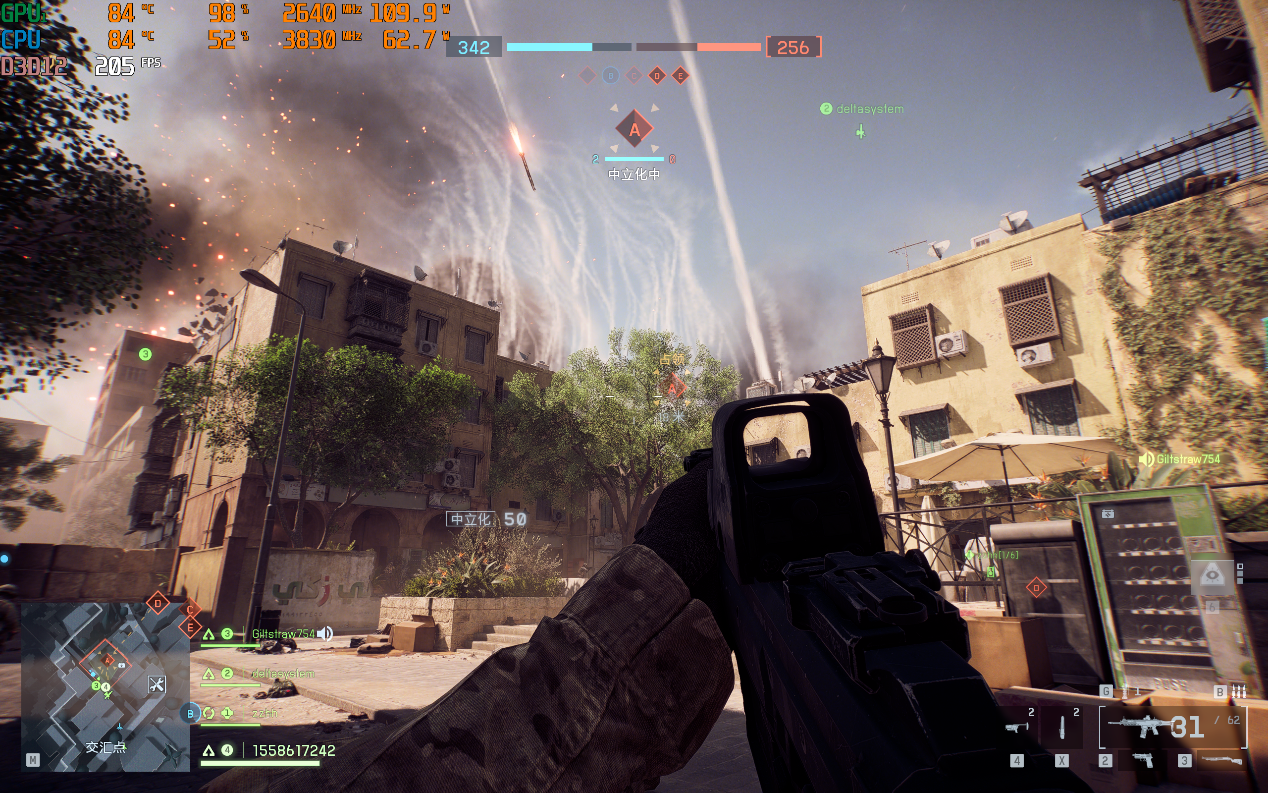Click objective D in the top objective row
Screen dimensions: 1268x793
pos(657,75)
